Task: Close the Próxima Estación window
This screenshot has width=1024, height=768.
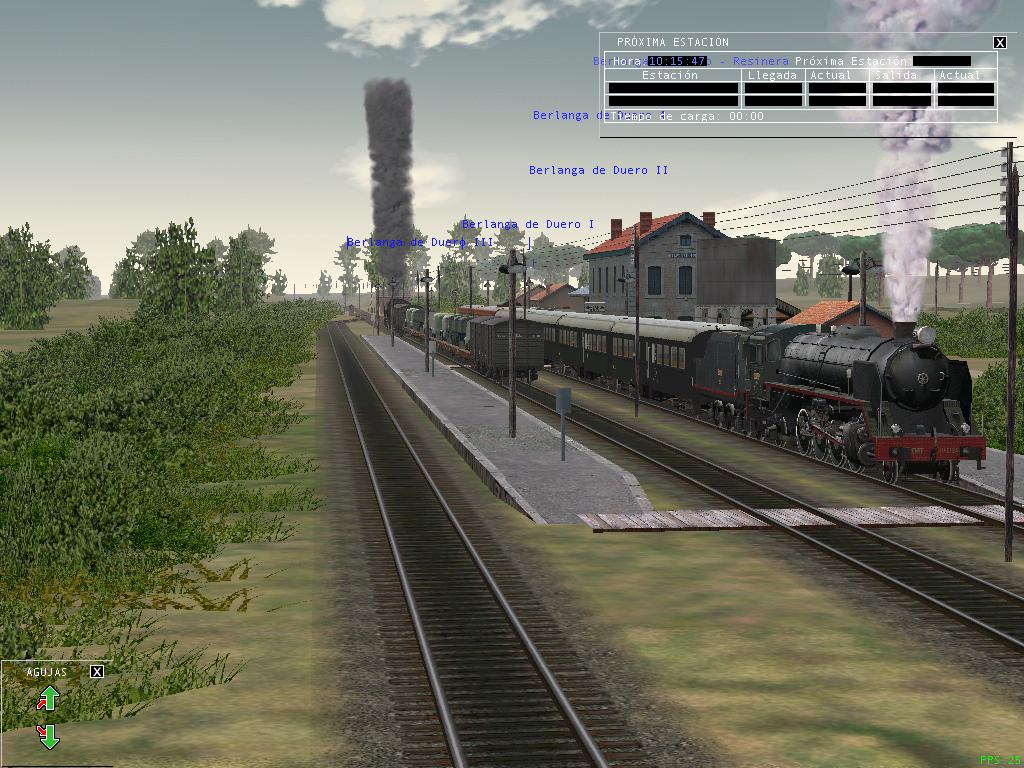Action: pos(1000,42)
